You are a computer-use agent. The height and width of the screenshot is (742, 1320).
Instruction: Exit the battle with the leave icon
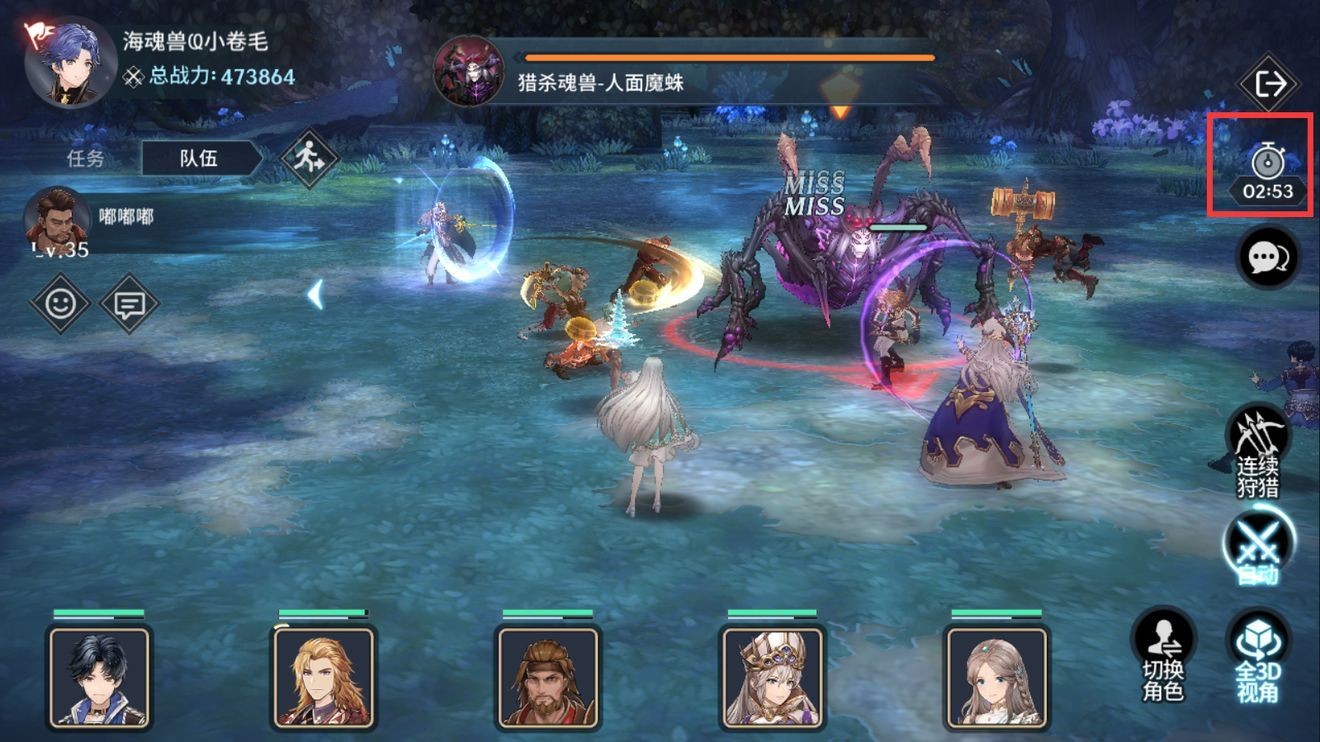point(1268,84)
